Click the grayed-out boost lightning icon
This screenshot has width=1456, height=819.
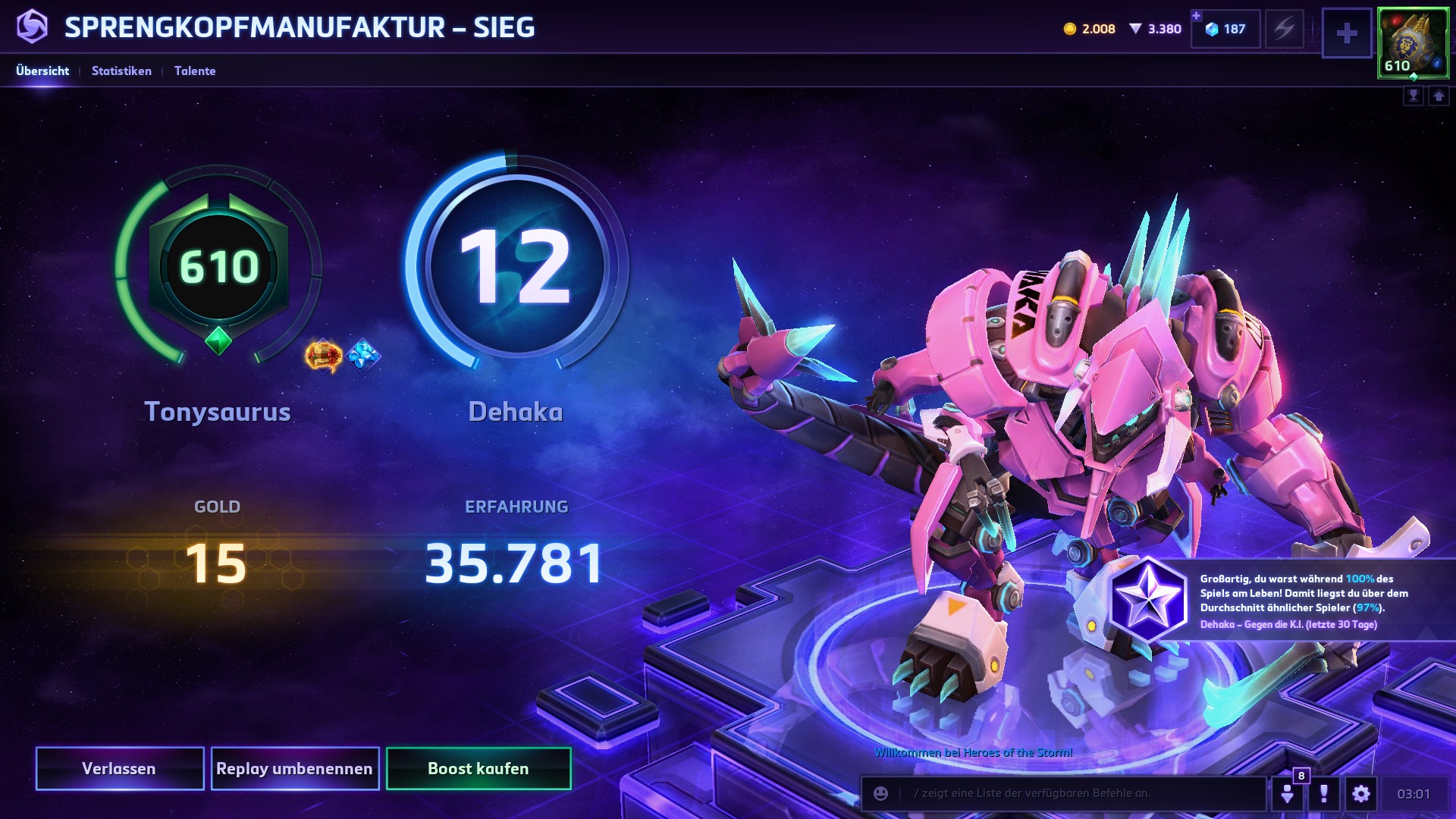click(x=1284, y=29)
